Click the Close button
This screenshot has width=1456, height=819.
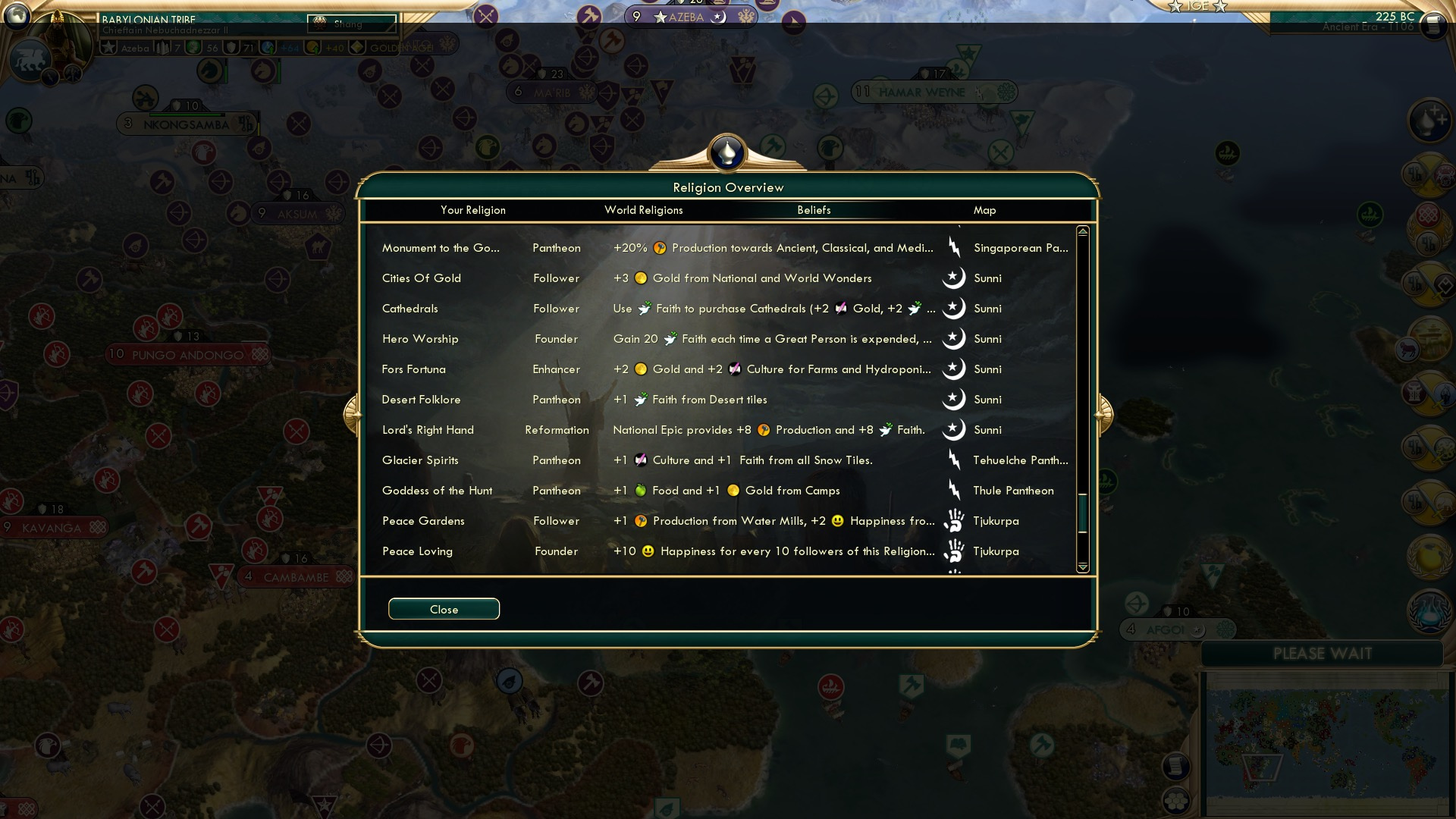point(444,609)
